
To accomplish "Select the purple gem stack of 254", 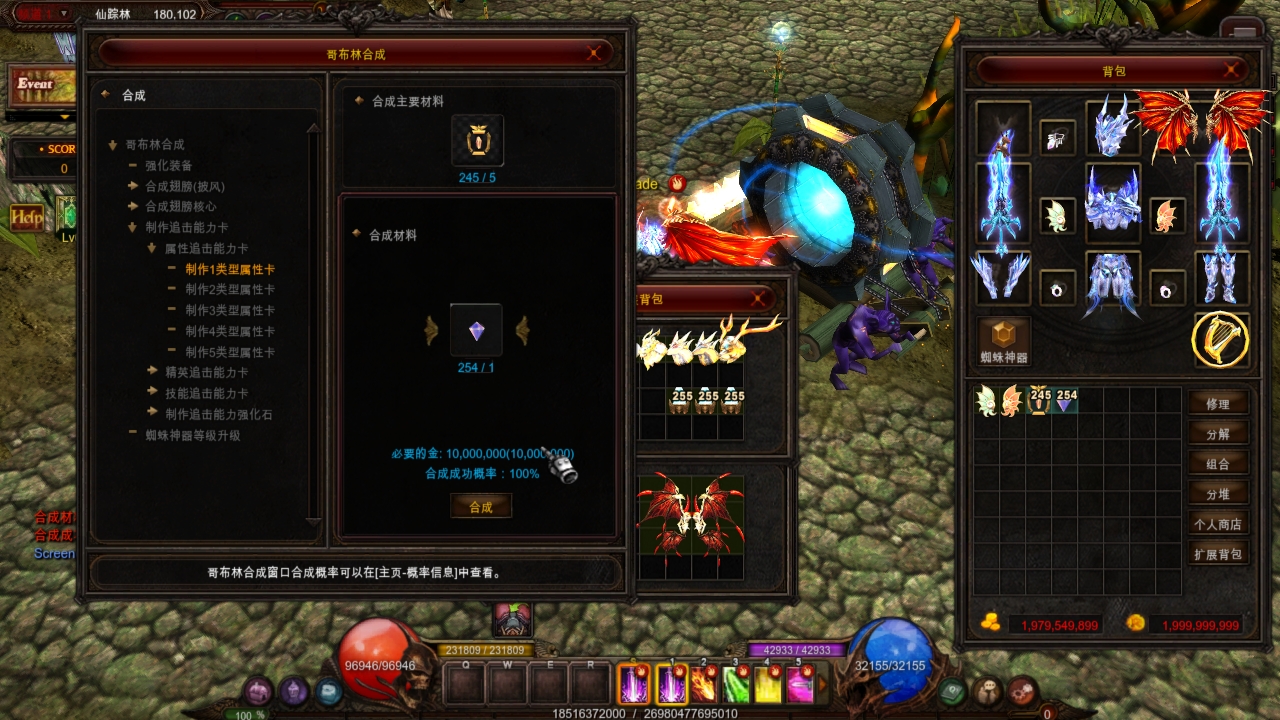I will (x=1066, y=401).
